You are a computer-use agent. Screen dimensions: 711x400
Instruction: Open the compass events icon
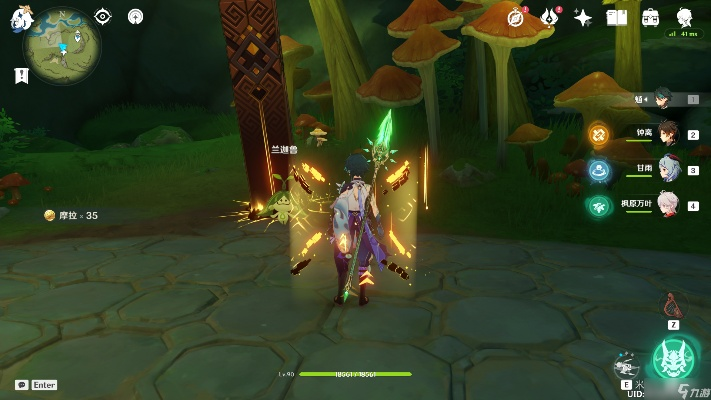[516, 17]
